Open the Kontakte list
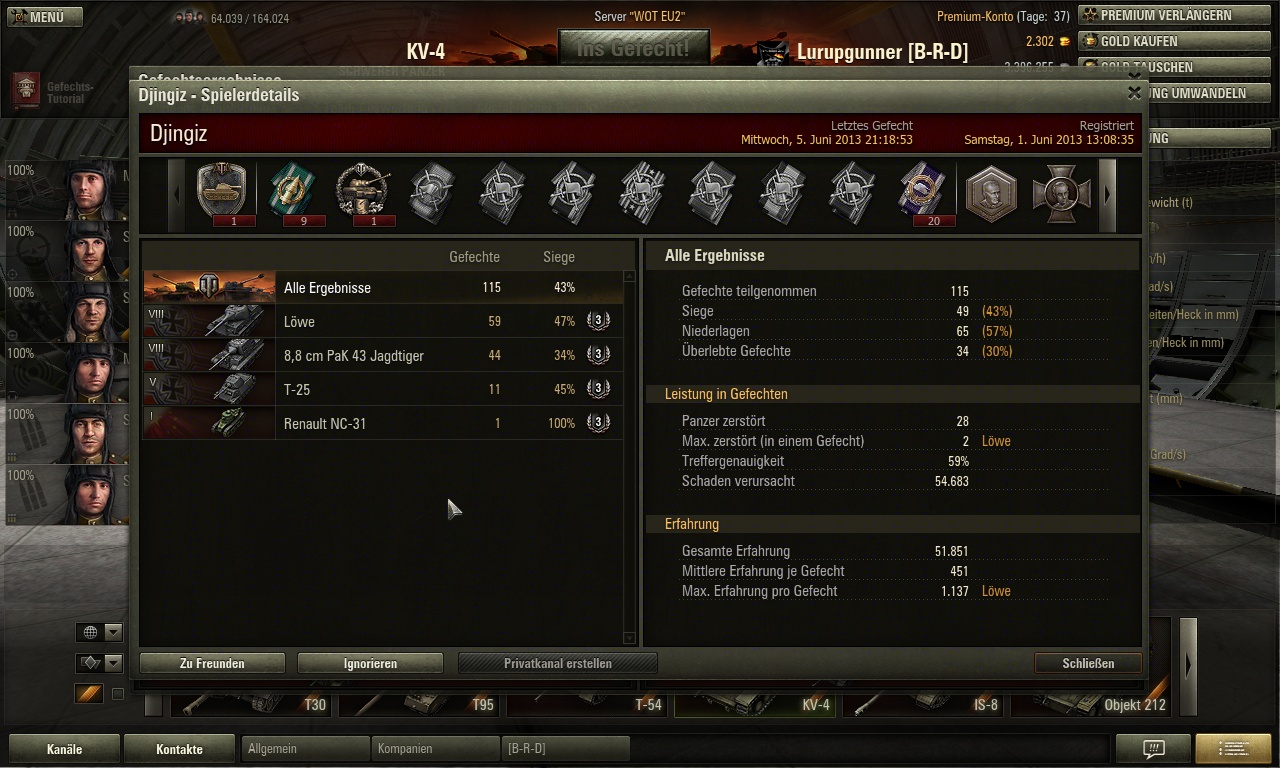The height and width of the screenshot is (768, 1280). click(x=179, y=749)
